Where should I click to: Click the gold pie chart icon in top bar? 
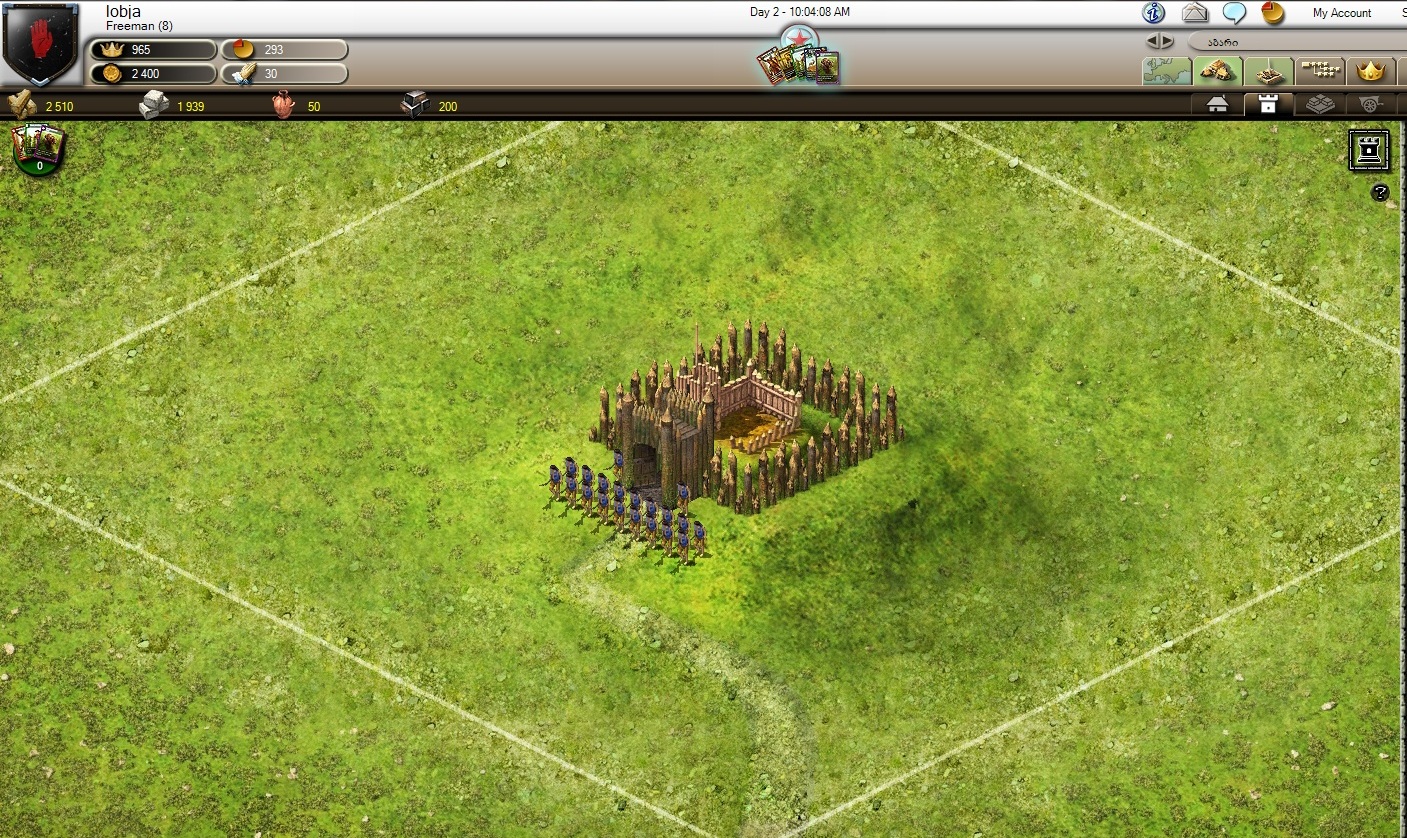pyautogui.click(x=1272, y=13)
